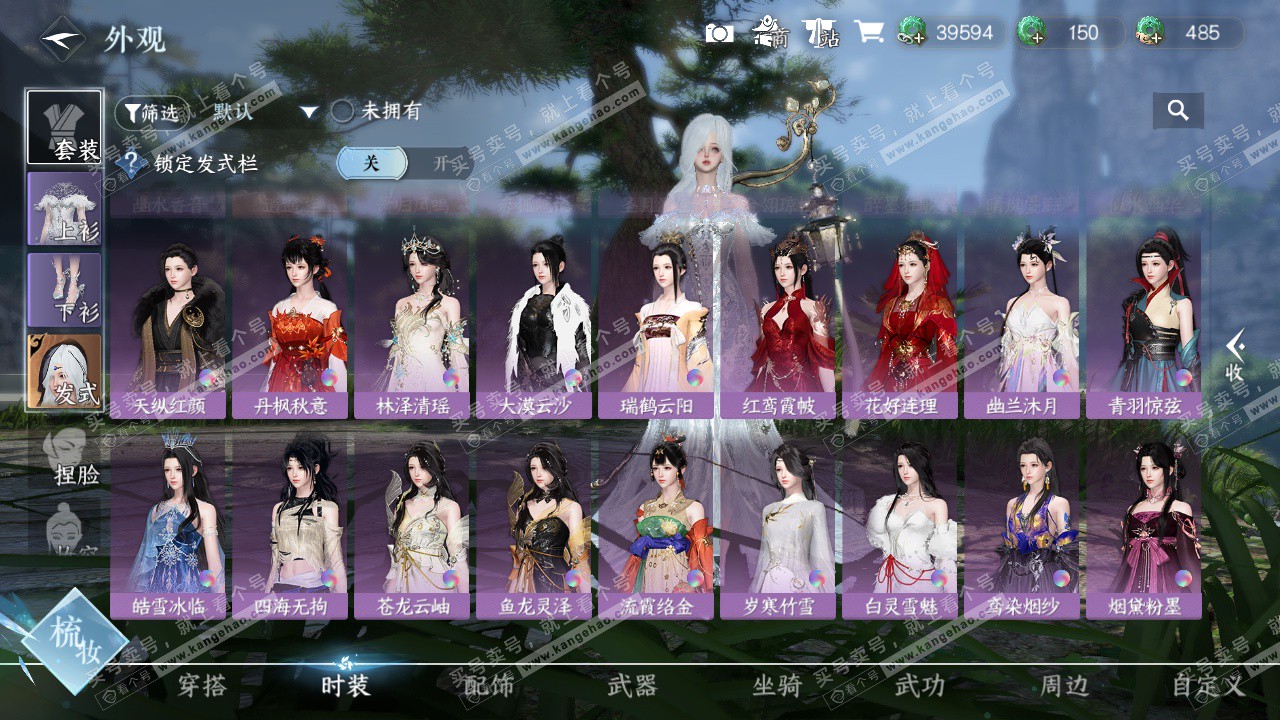Screen dimensions: 1280x720
Task: Open the magnifier search button
Action: coord(1178,111)
